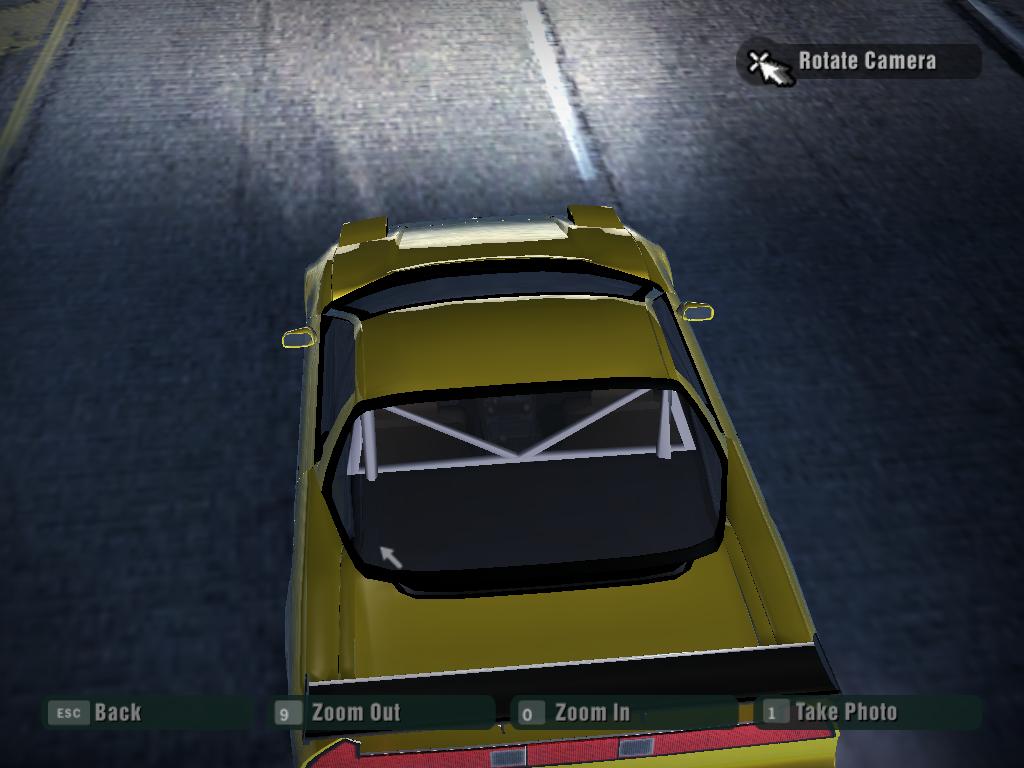Image resolution: width=1024 pixels, height=768 pixels.
Task: Go back using the Back button
Action: [117, 713]
